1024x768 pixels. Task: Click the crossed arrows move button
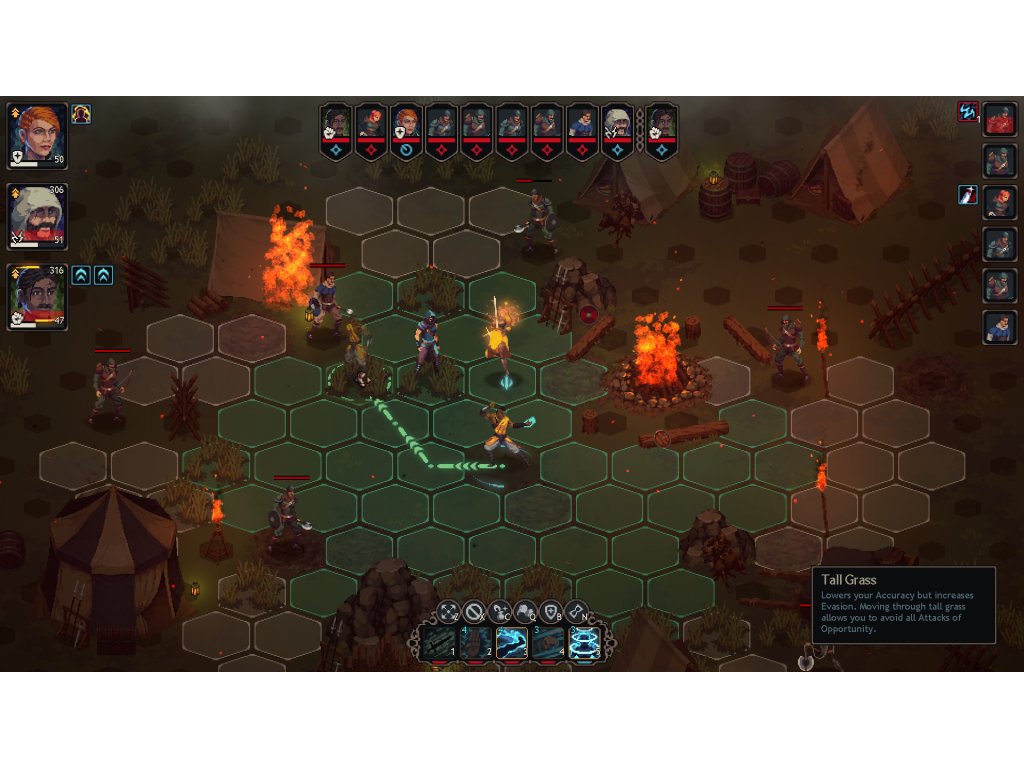(x=448, y=611)
